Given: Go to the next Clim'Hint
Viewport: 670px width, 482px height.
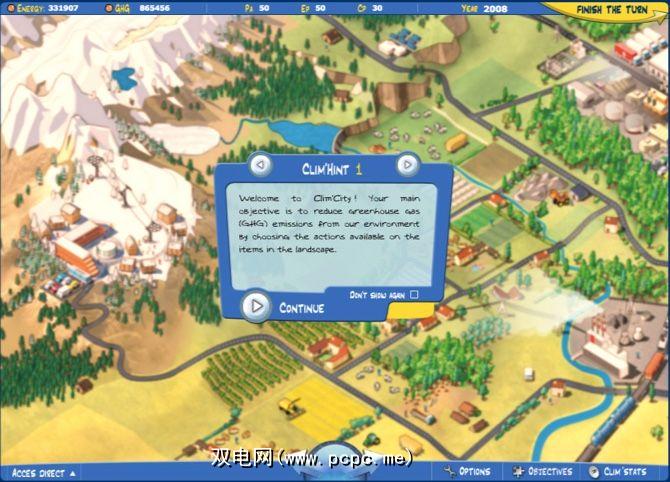Looking at the screenshot, I should 407,164.
